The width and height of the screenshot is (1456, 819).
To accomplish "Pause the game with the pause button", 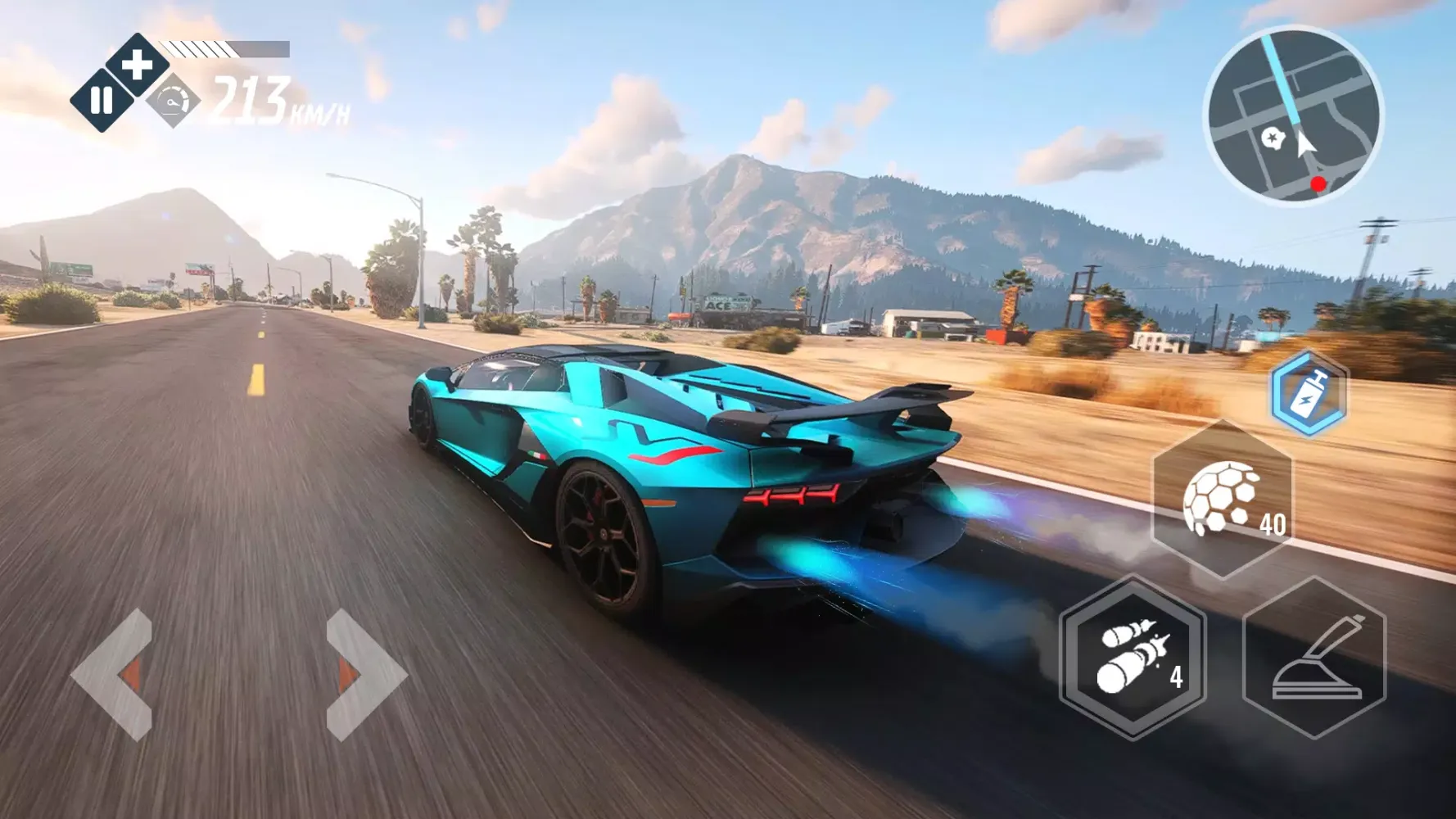I will pyautogui.click(x=102, y=101).
